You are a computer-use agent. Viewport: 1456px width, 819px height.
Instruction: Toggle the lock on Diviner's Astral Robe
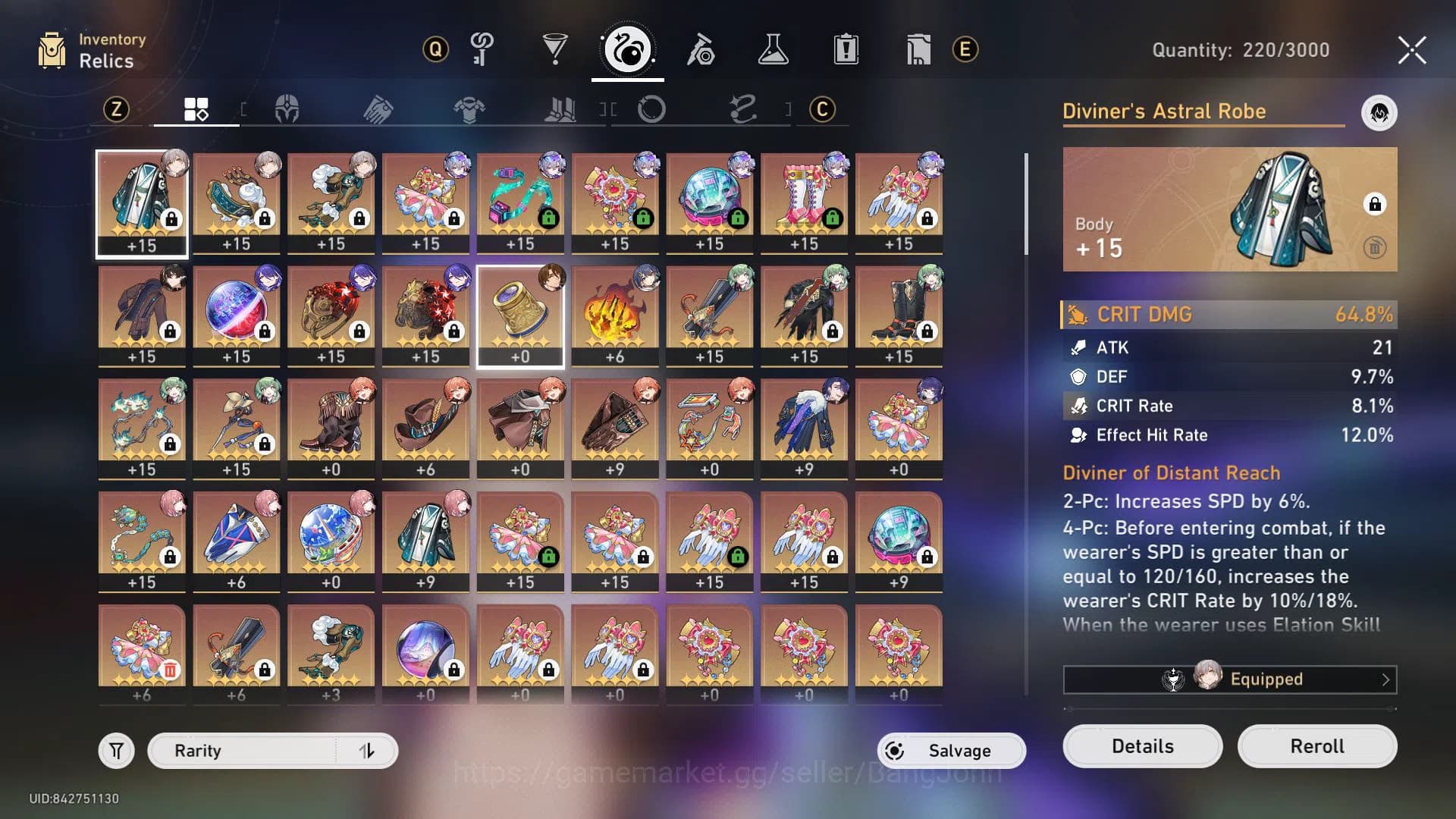pyautogui.click(x=1376, y=202)
